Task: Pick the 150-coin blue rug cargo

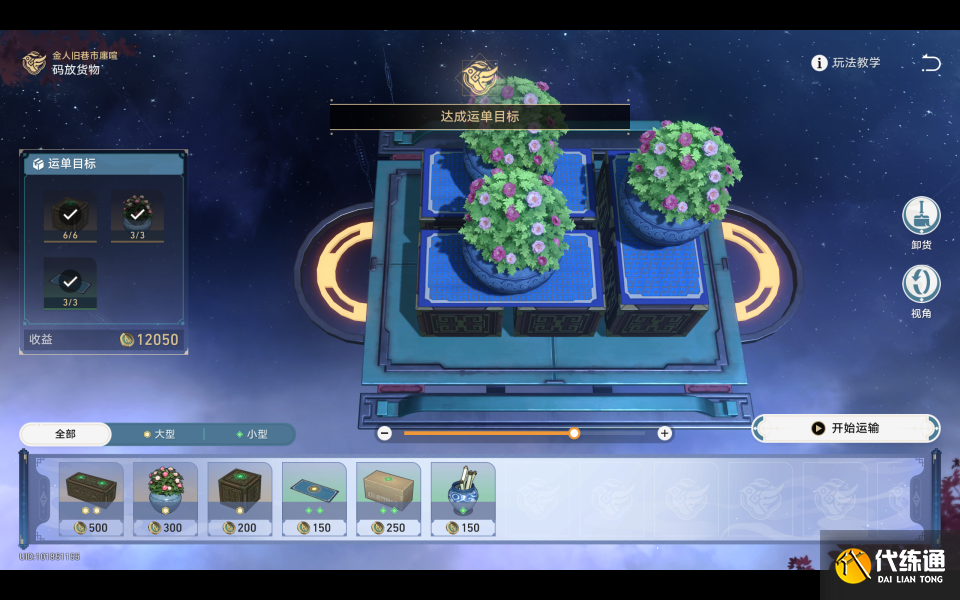Action: (314, 498)
